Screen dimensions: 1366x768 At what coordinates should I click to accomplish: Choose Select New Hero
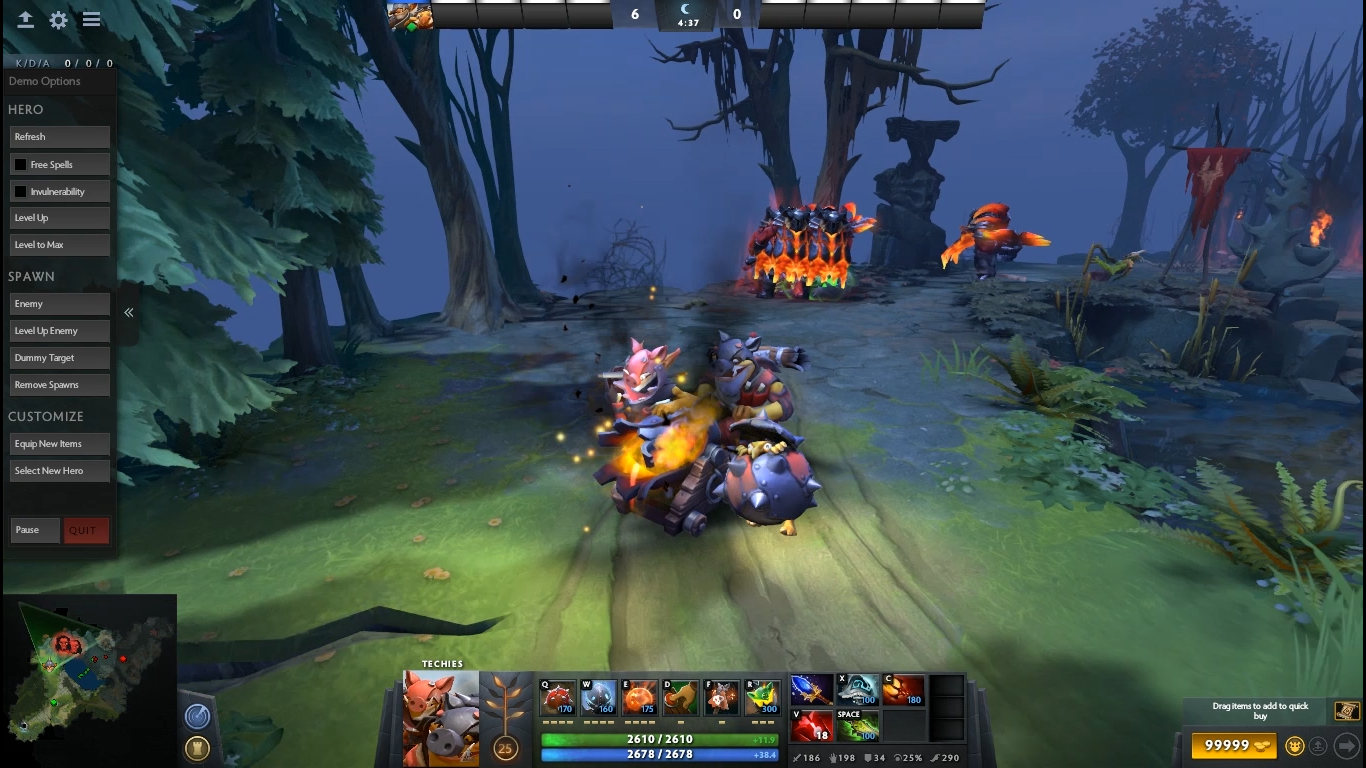[x=59, y=471]
